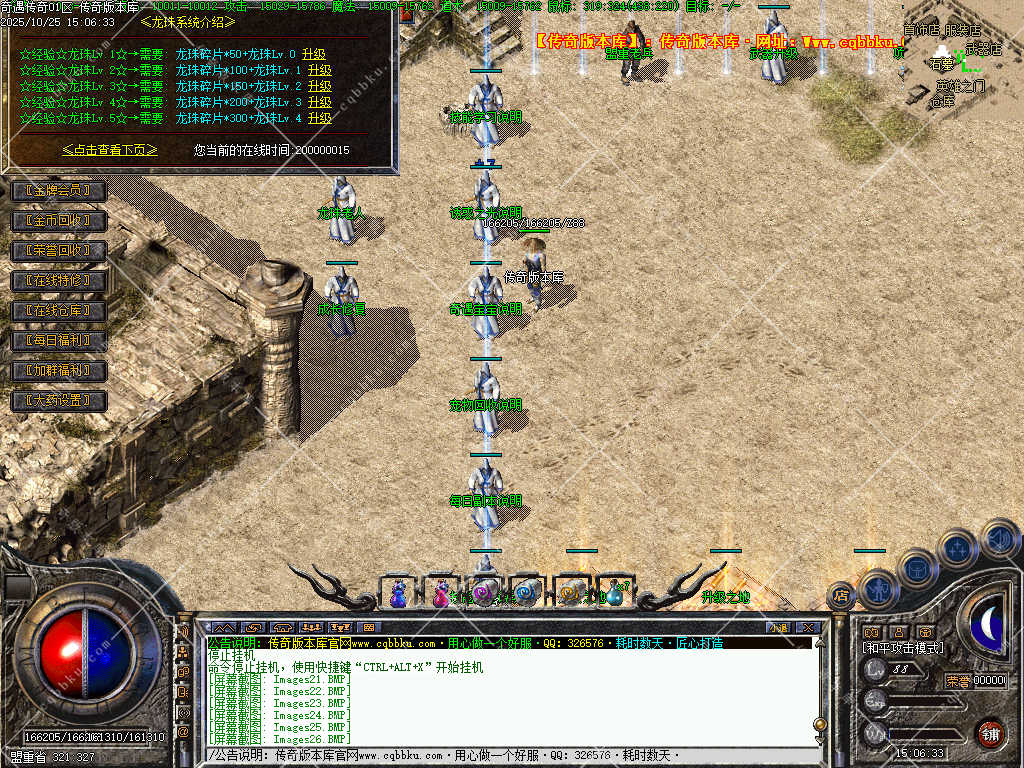1024x768 pixels.
Task: View the next page via 点击查看下页
Action: [110, 150]
